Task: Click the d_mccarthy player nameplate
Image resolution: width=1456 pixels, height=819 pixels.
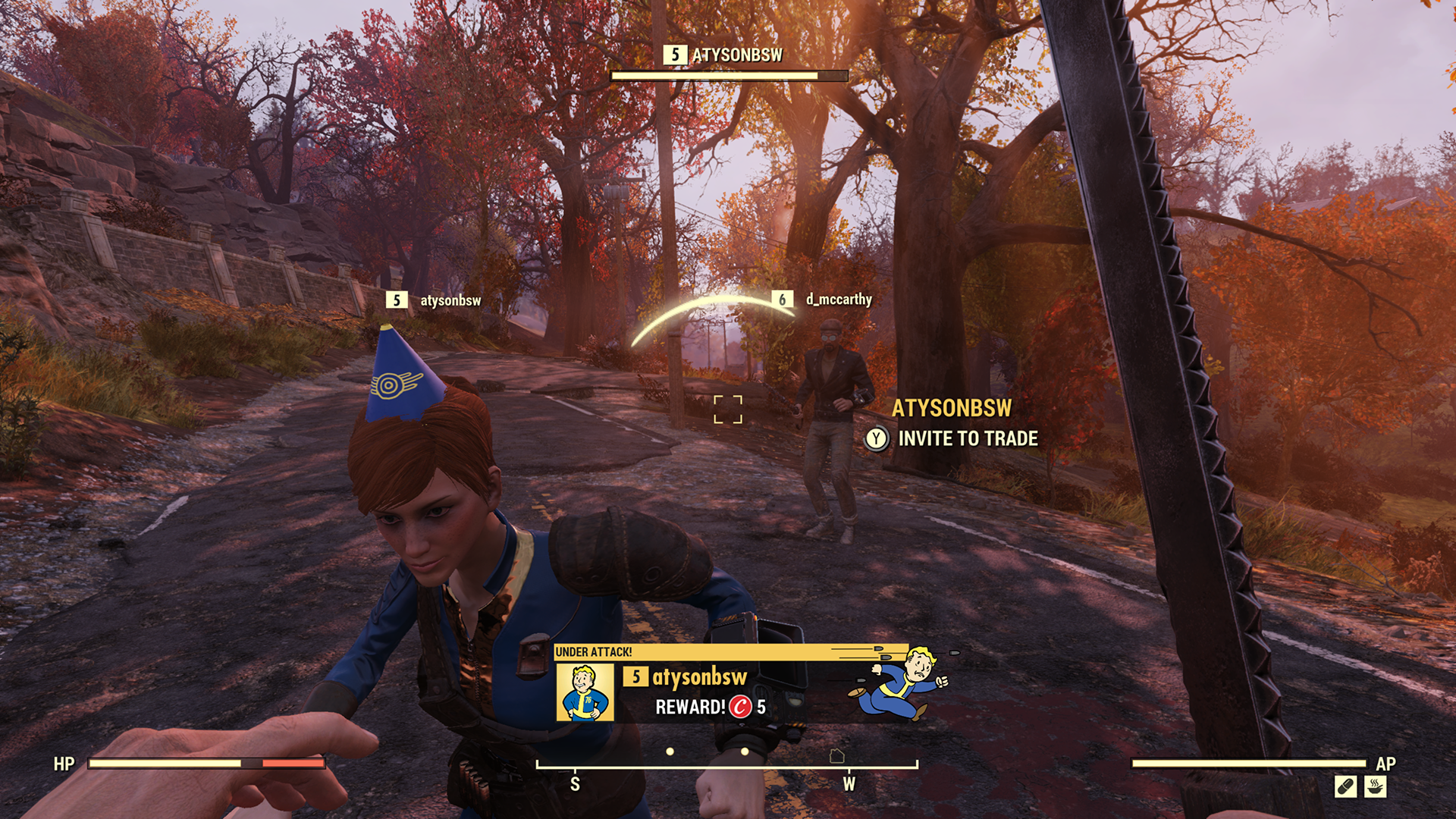Action: tap(837, 300)
